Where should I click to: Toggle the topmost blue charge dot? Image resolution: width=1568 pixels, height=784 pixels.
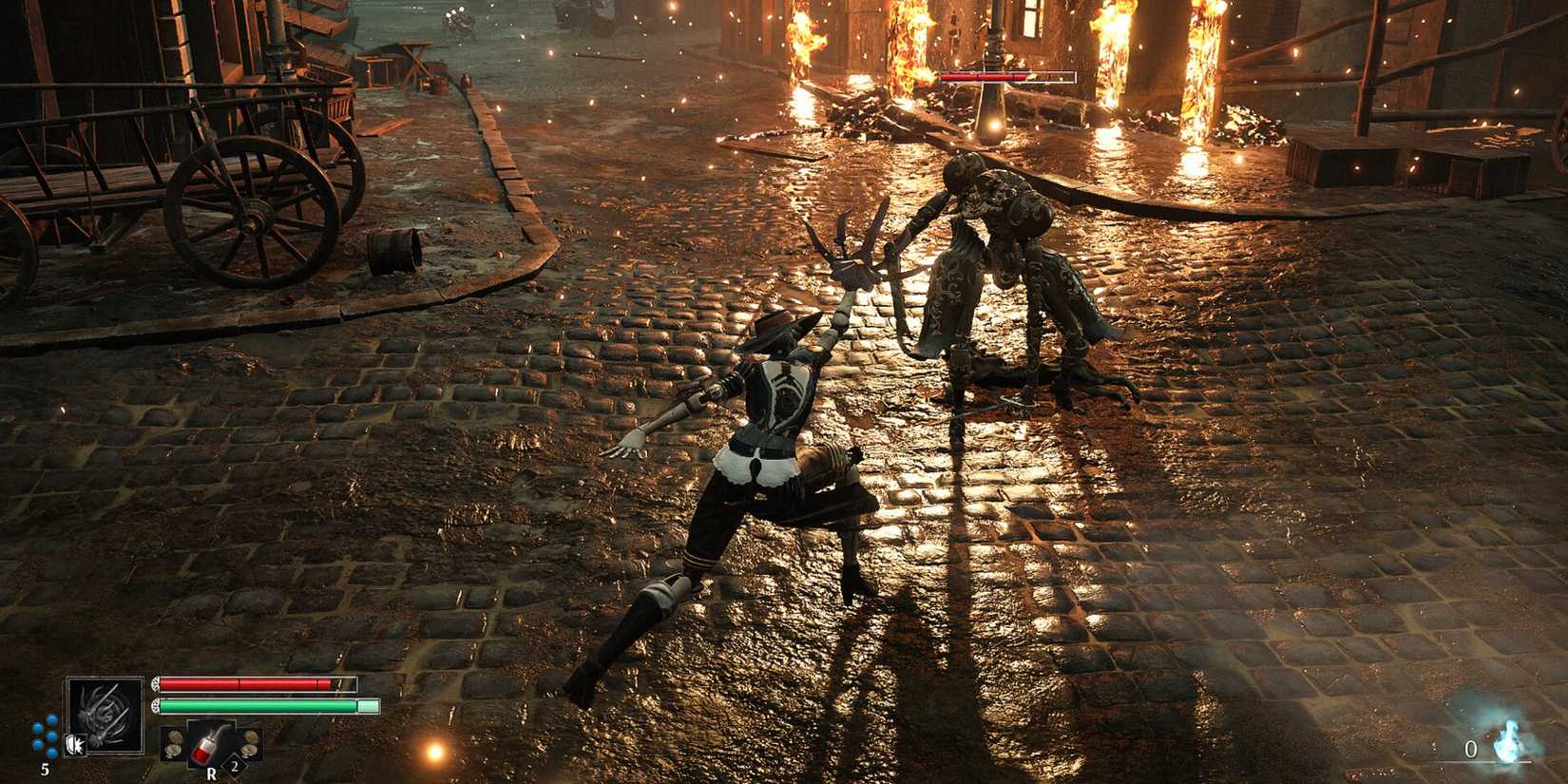tap(50, 721)
